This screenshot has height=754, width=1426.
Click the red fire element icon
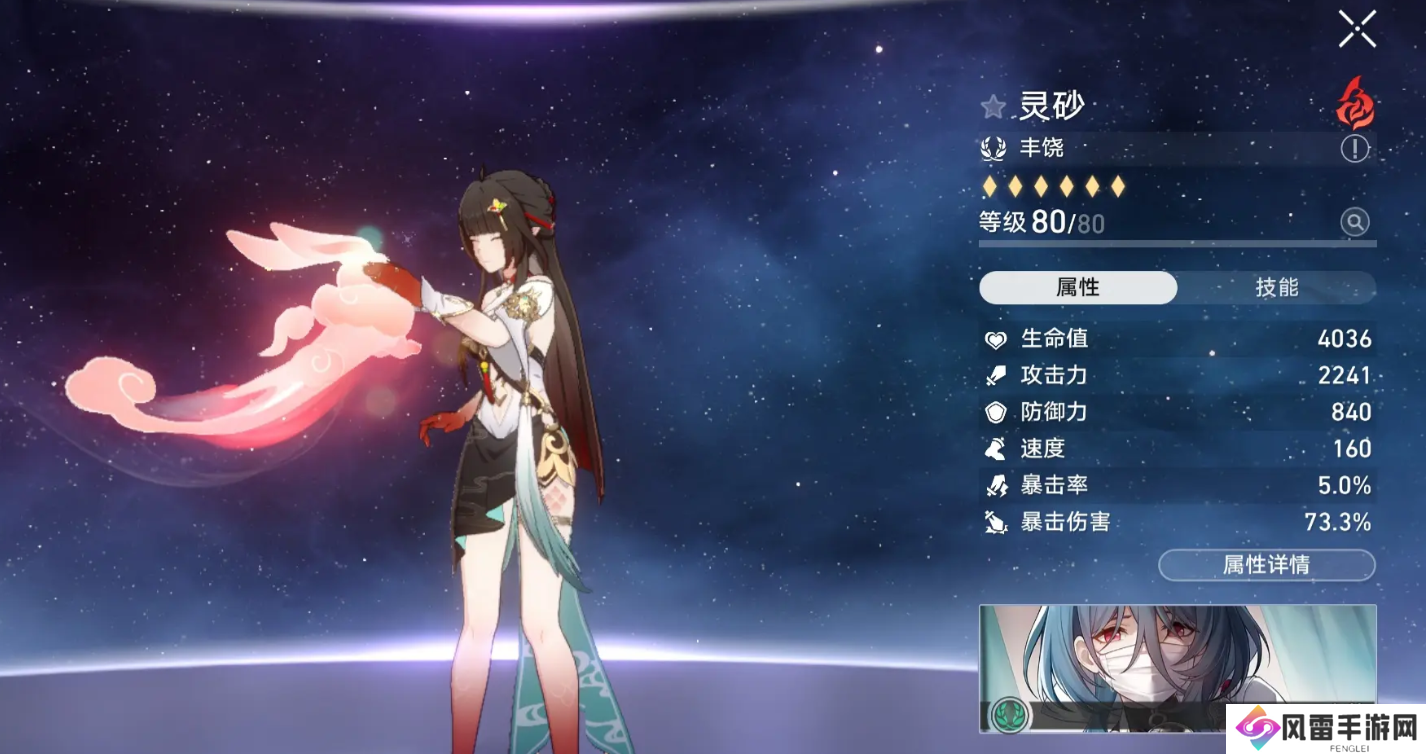click(1355, 103)
